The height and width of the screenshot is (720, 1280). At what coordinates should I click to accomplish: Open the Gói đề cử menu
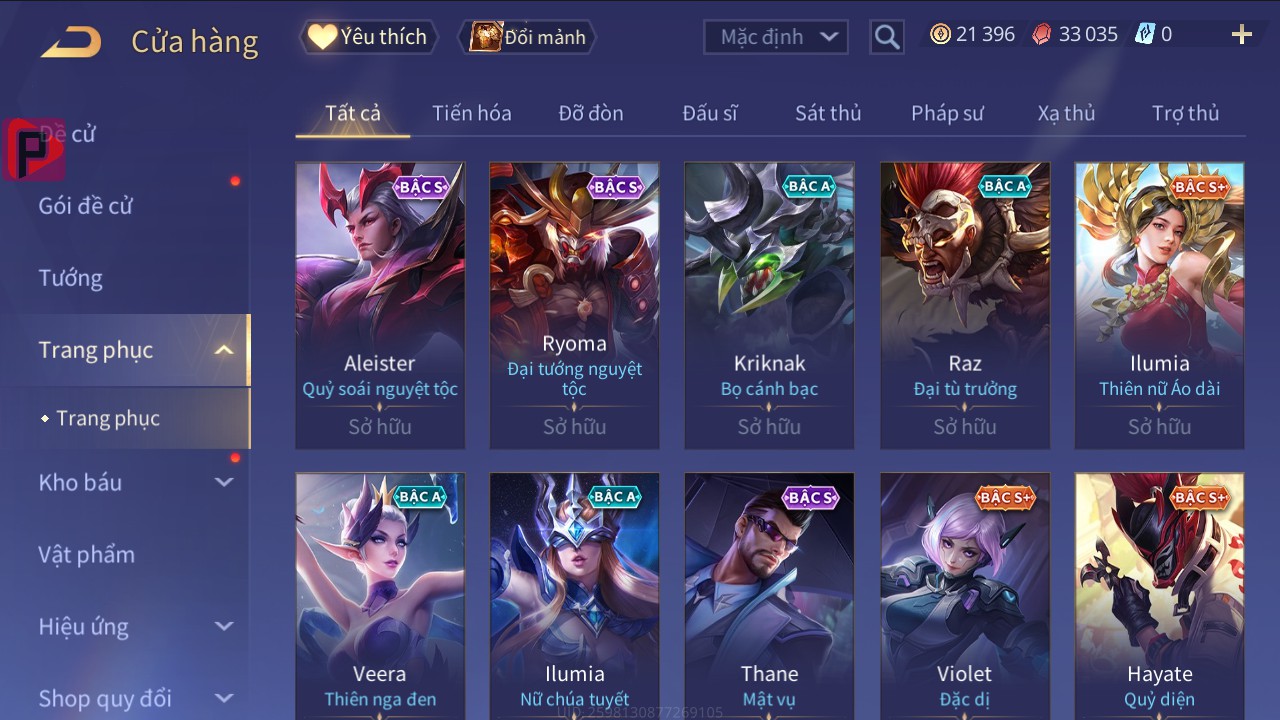coord(86,206)
